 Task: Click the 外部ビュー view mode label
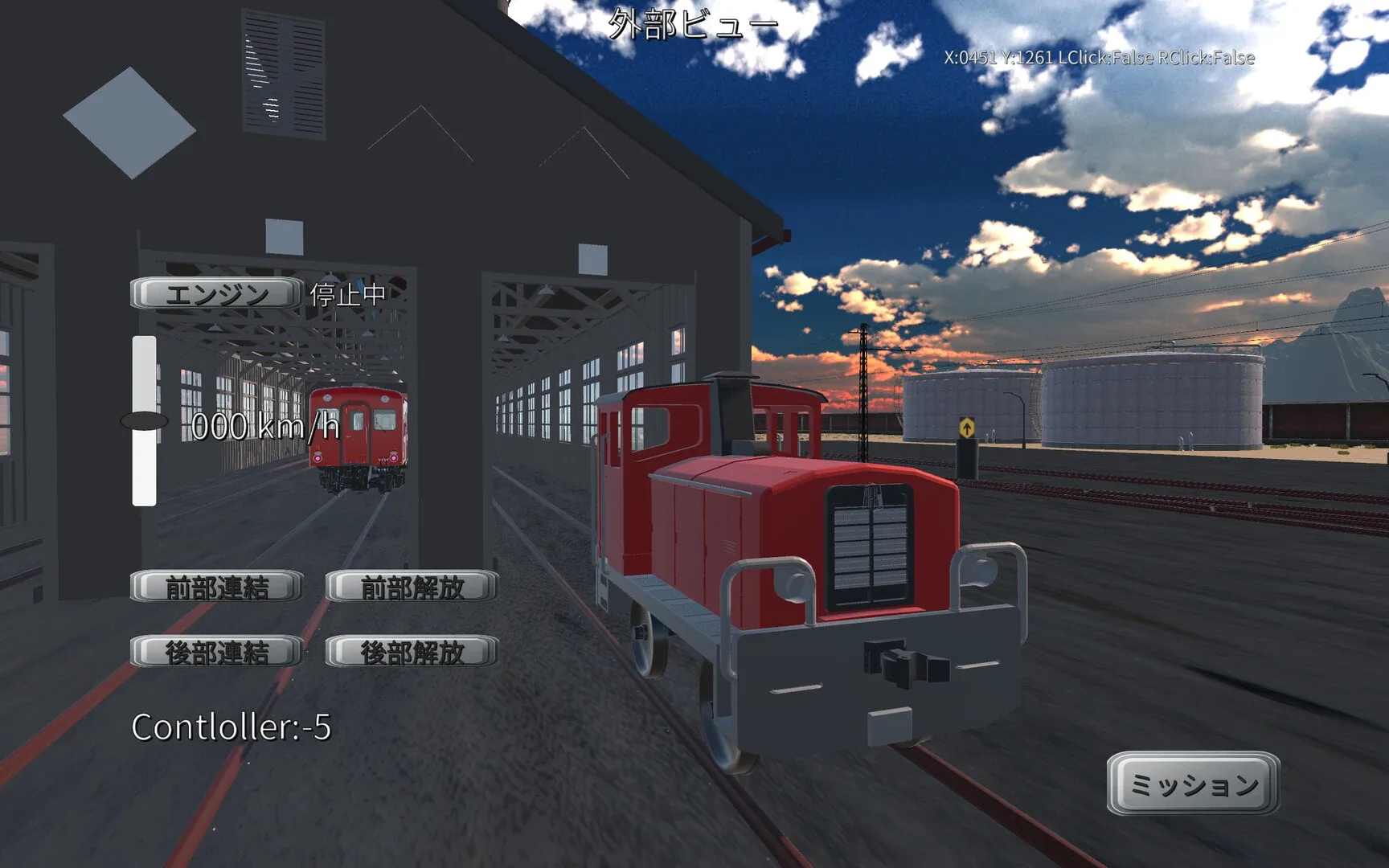coord(693,23)
